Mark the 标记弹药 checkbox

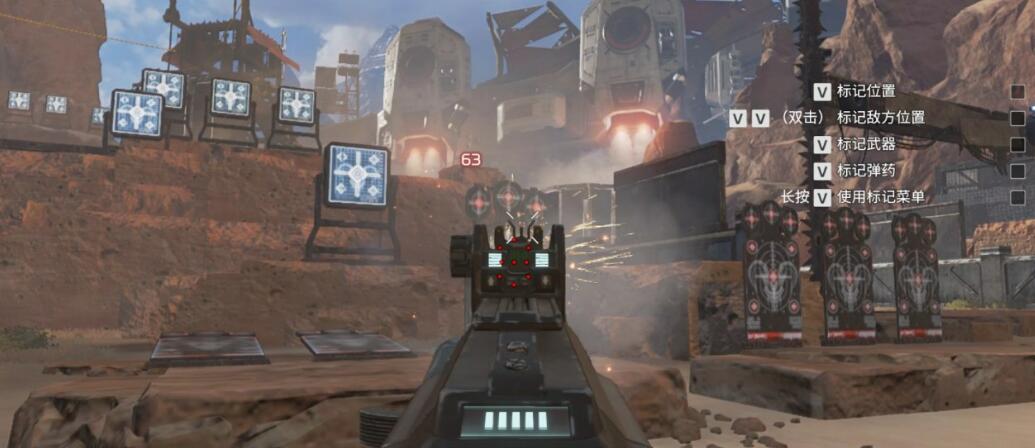click(1017, 171)
